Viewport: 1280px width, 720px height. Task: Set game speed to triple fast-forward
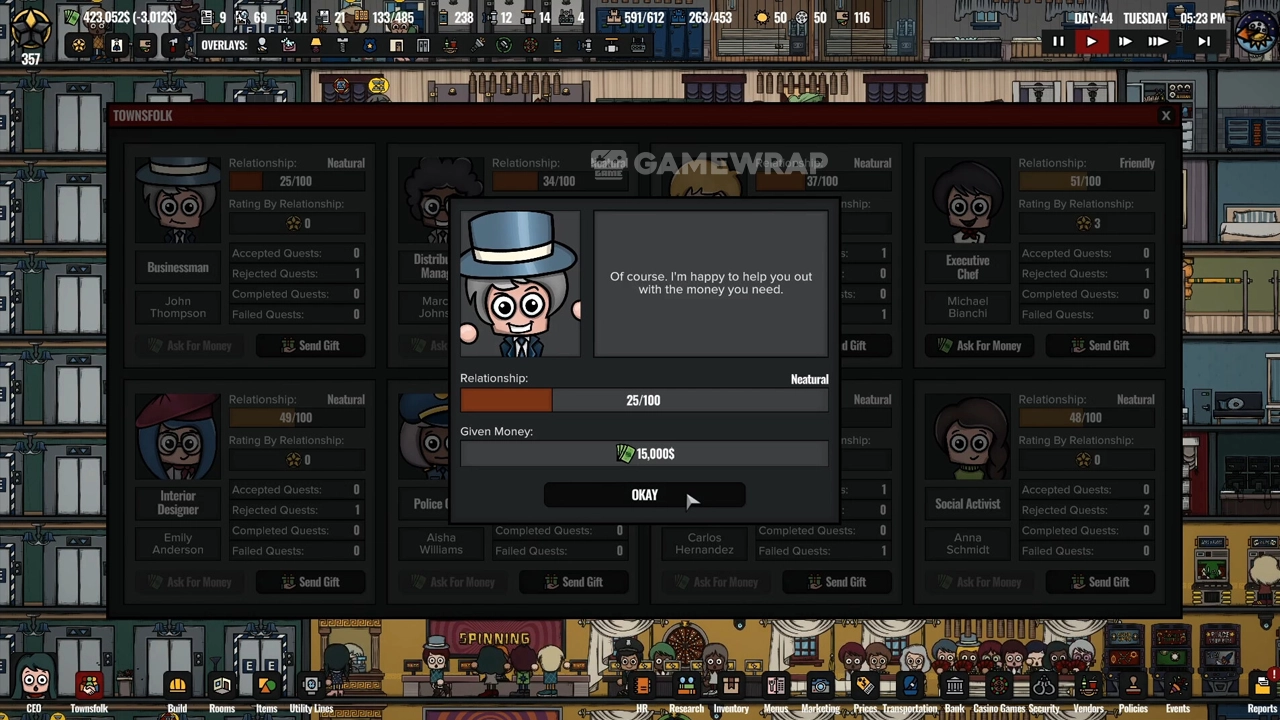click(1157, 42)
